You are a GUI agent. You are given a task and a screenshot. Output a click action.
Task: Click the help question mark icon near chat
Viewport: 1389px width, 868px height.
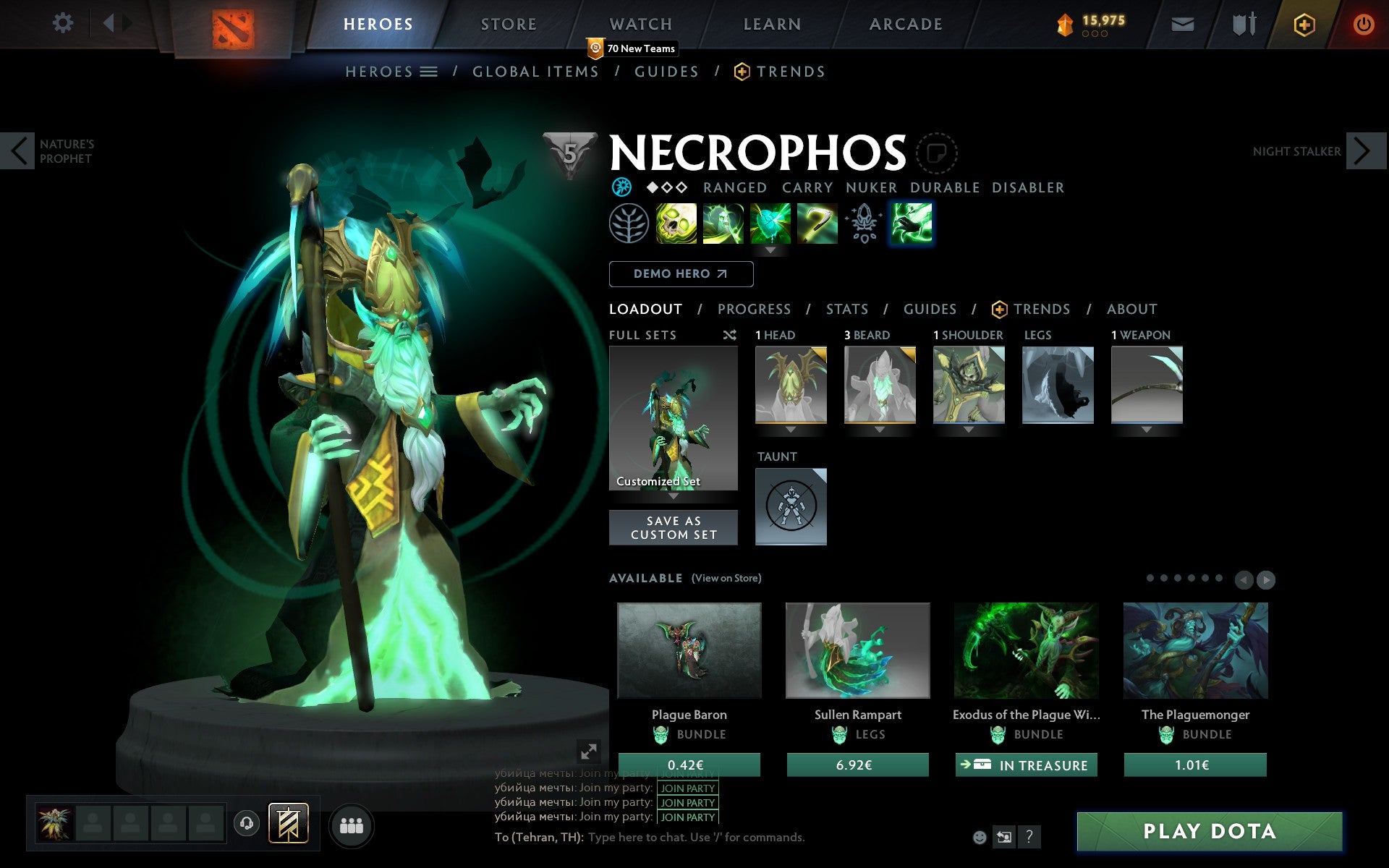pyautogui.click(x=1029, y=838)
